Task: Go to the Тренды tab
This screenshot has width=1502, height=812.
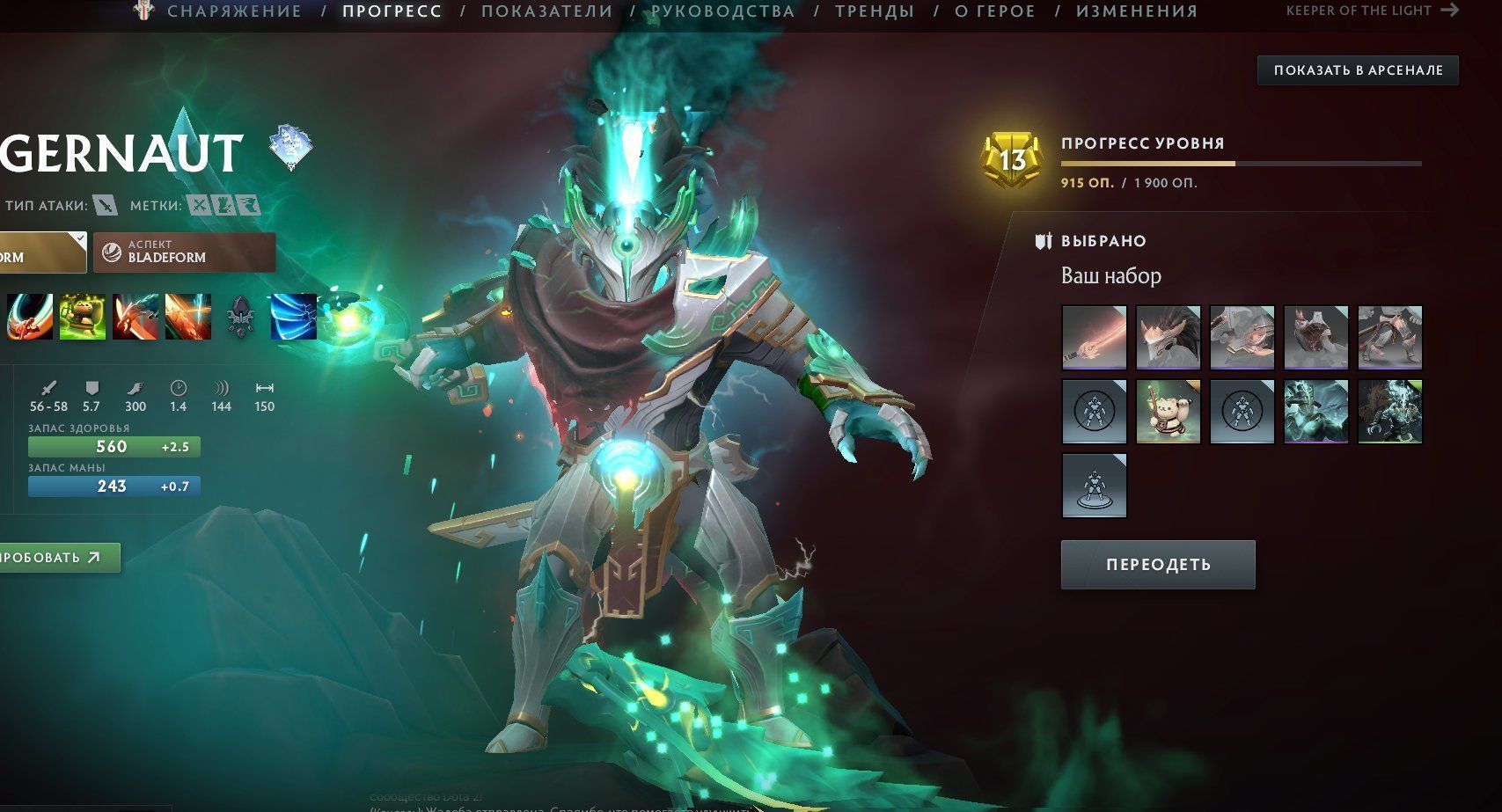Action: click(874, 11)
